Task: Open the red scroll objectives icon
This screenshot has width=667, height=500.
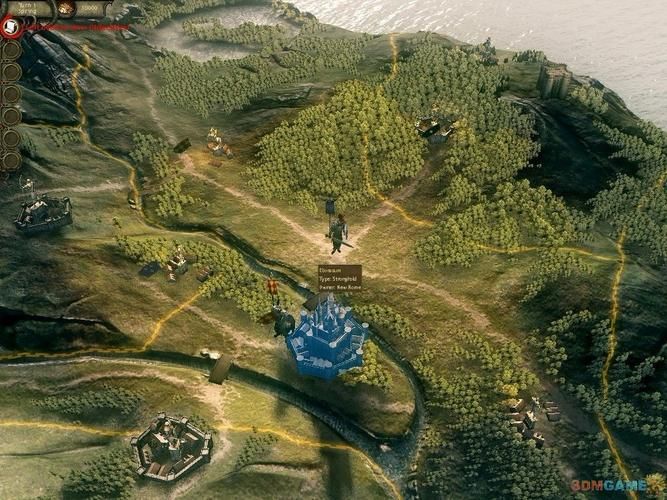Action: tap(12, 27)
